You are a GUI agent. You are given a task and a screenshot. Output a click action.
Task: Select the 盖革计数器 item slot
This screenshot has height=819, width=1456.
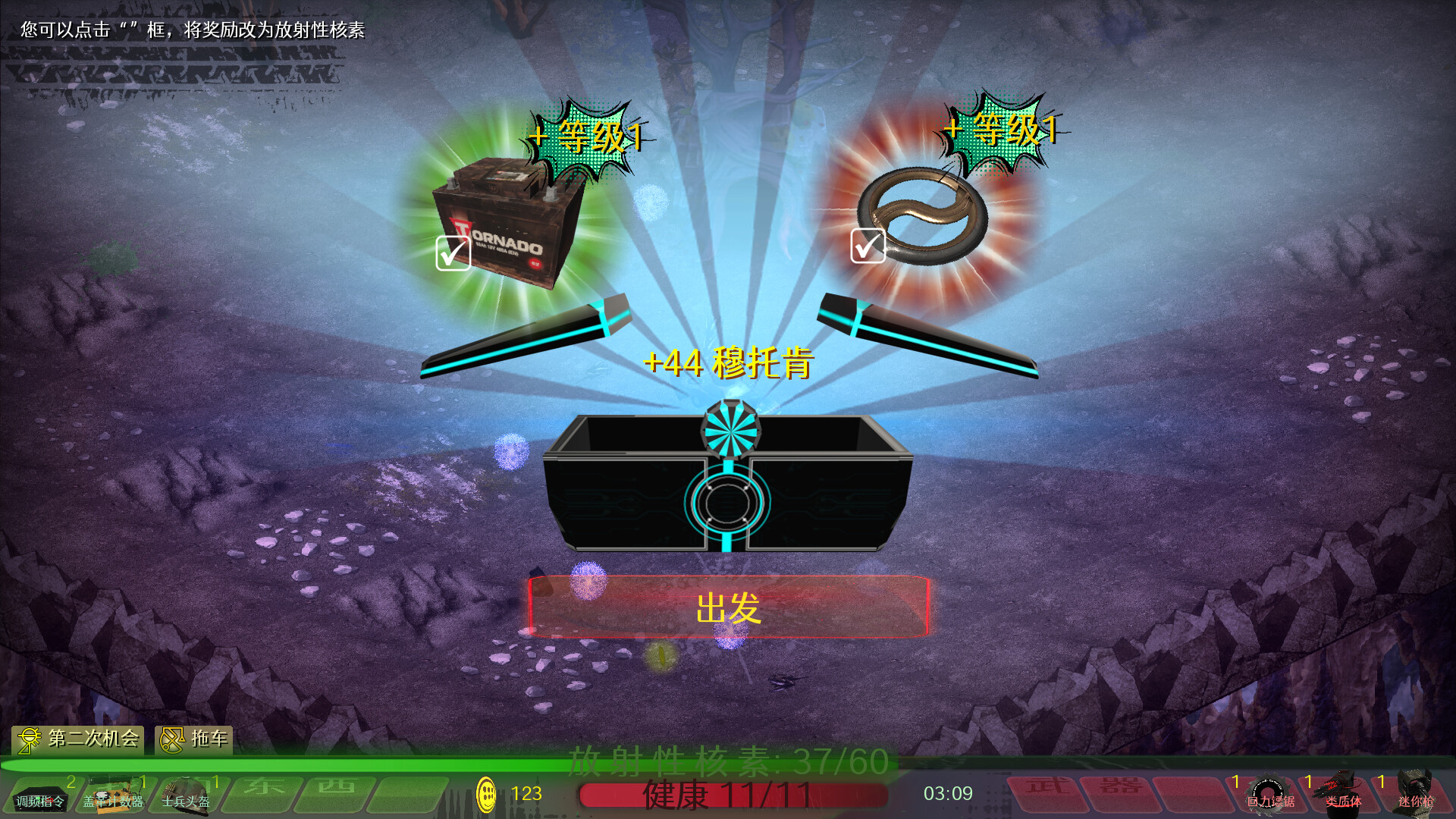[114, 795]
